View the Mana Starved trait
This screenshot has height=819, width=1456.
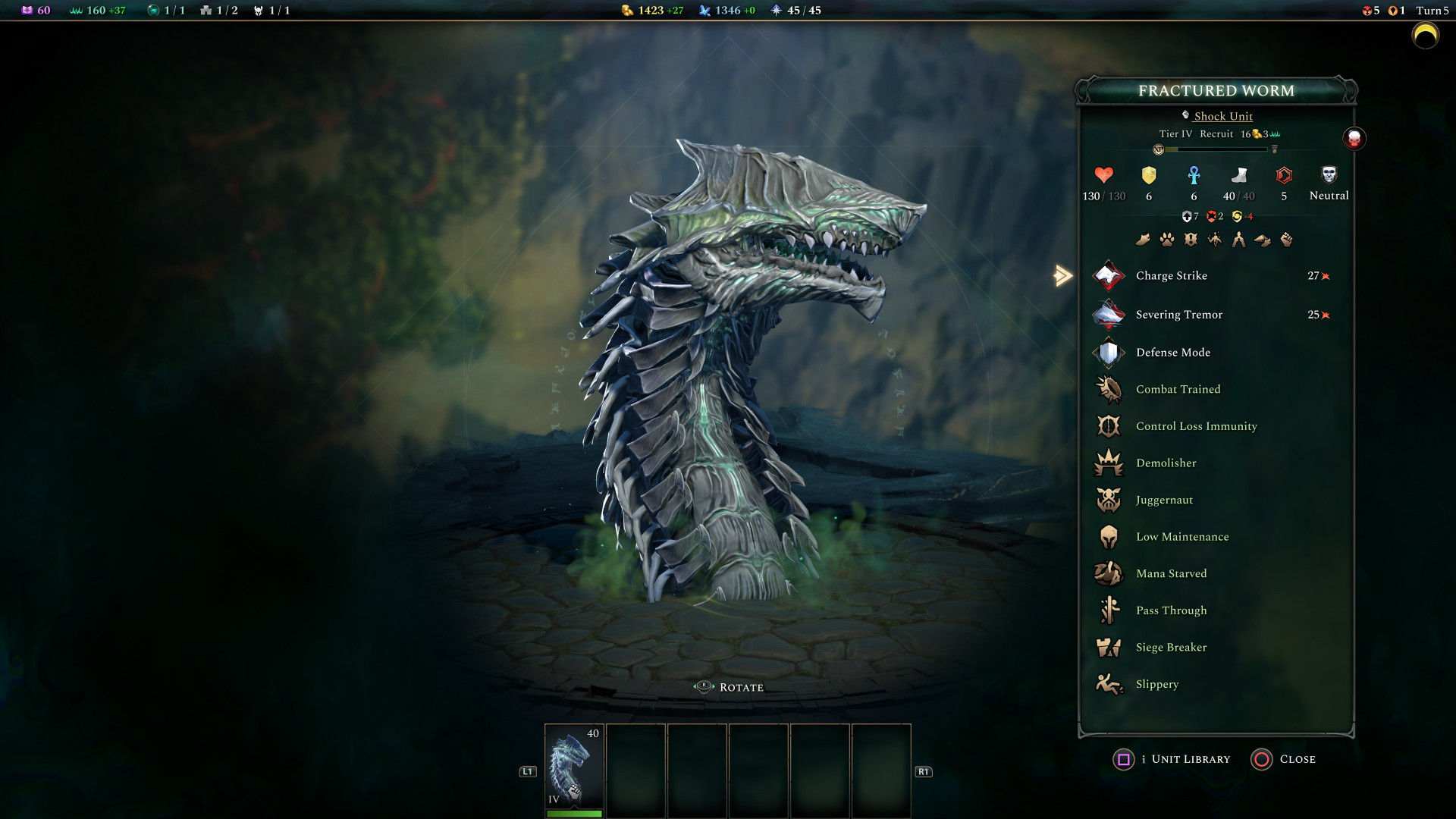(1171, 574)
